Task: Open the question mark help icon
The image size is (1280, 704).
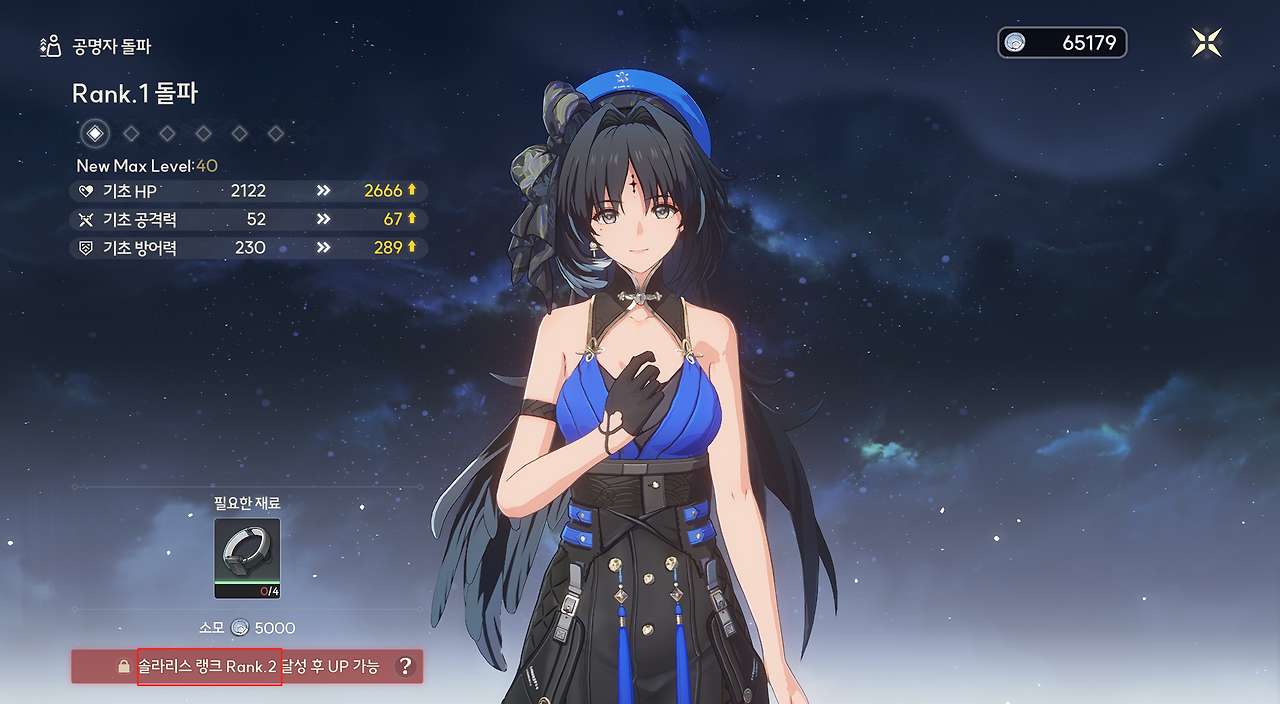Action: coord(405,667)
